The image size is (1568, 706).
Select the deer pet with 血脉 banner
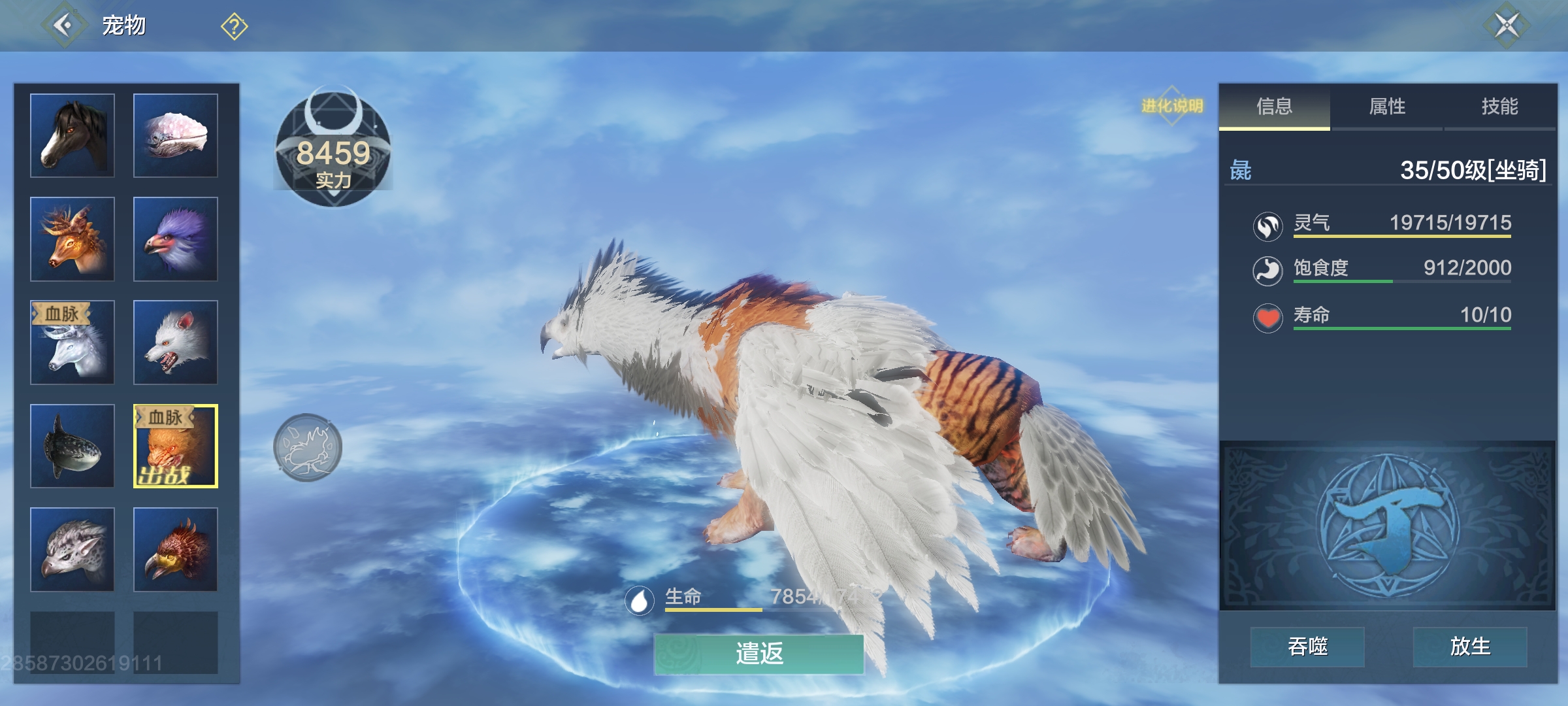click(72, 342)
